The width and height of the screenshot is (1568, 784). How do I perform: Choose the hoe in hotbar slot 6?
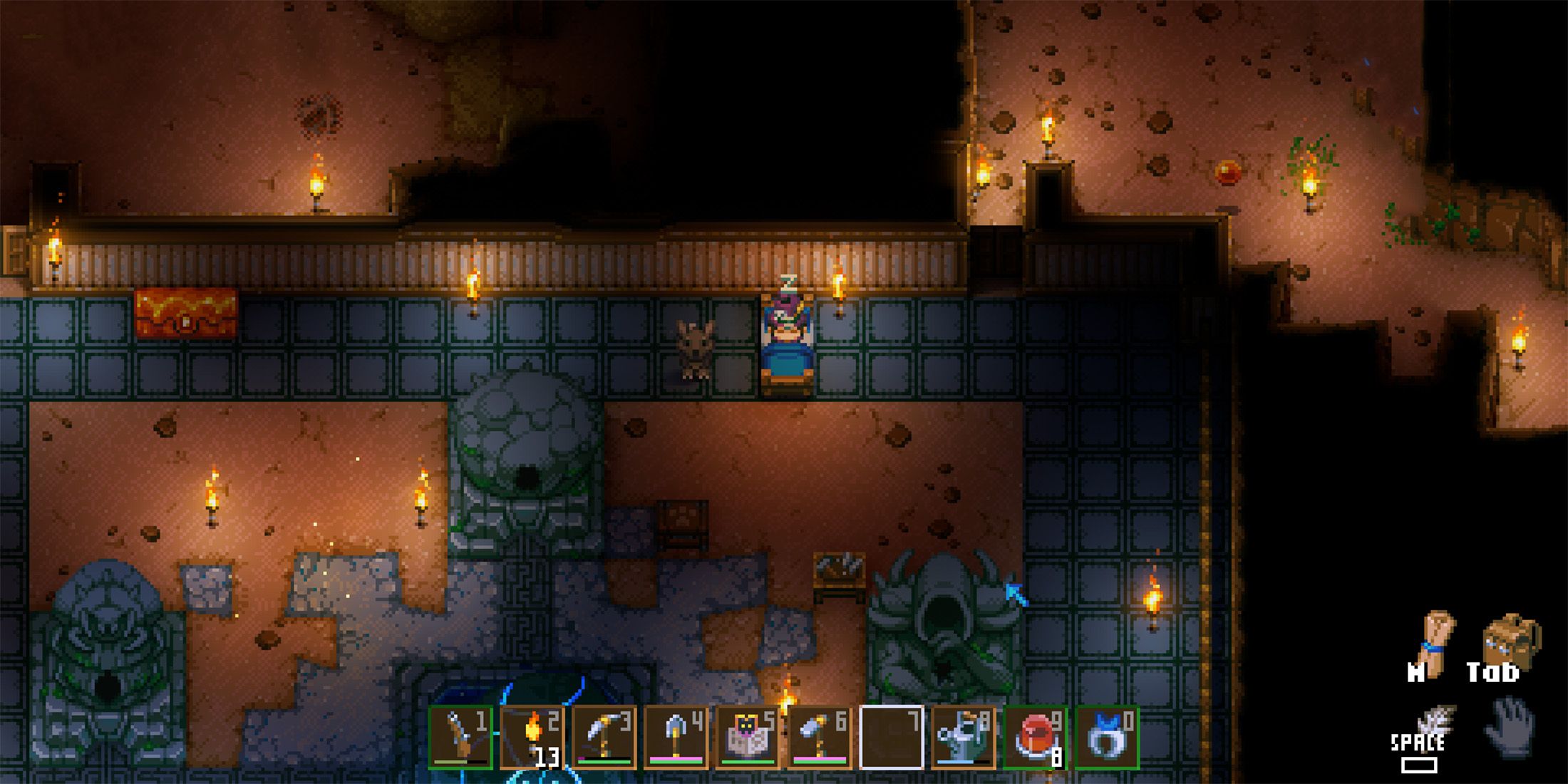(820, 737)
